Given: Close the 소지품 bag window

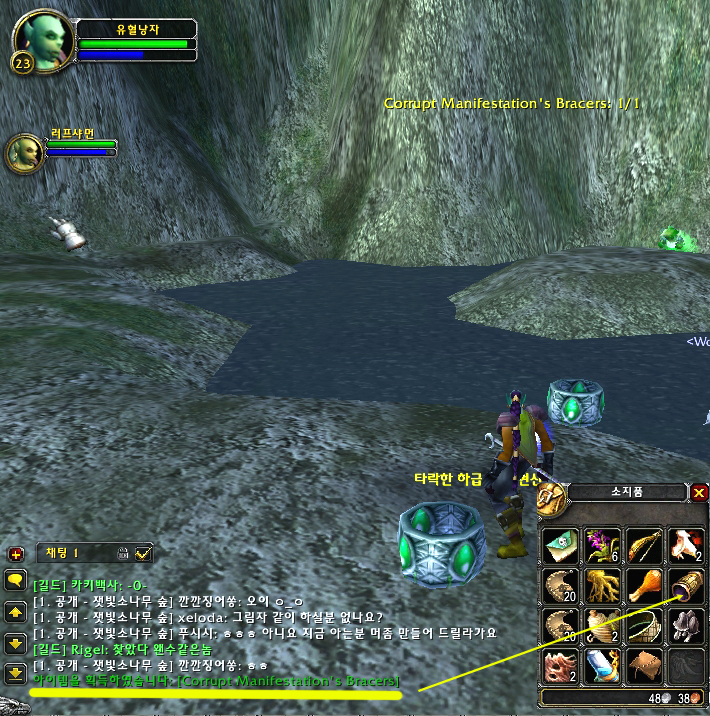Looking at the screenshot, I should pyautogui.click(x=699, y=492).
